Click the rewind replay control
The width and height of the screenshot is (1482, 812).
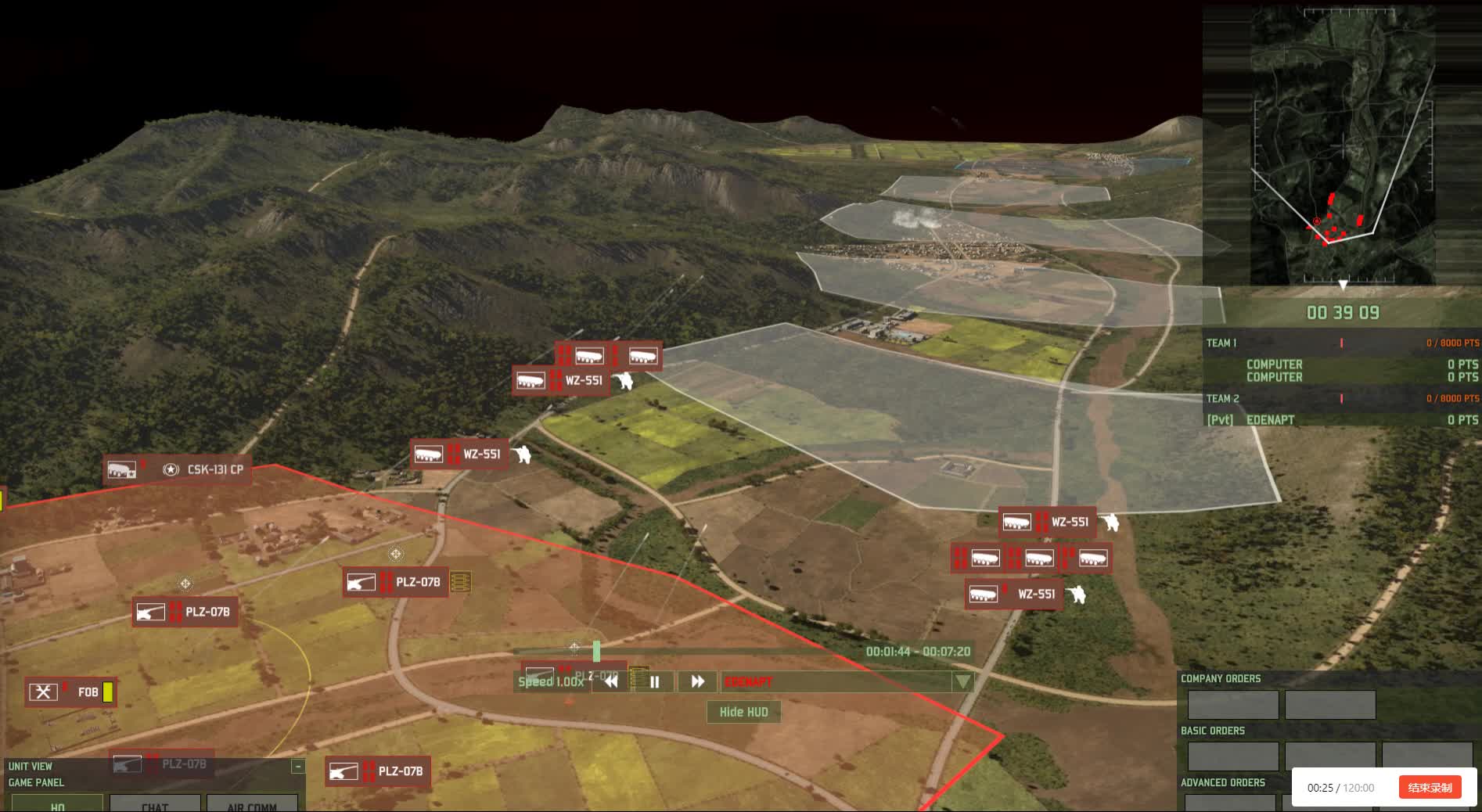610,681
